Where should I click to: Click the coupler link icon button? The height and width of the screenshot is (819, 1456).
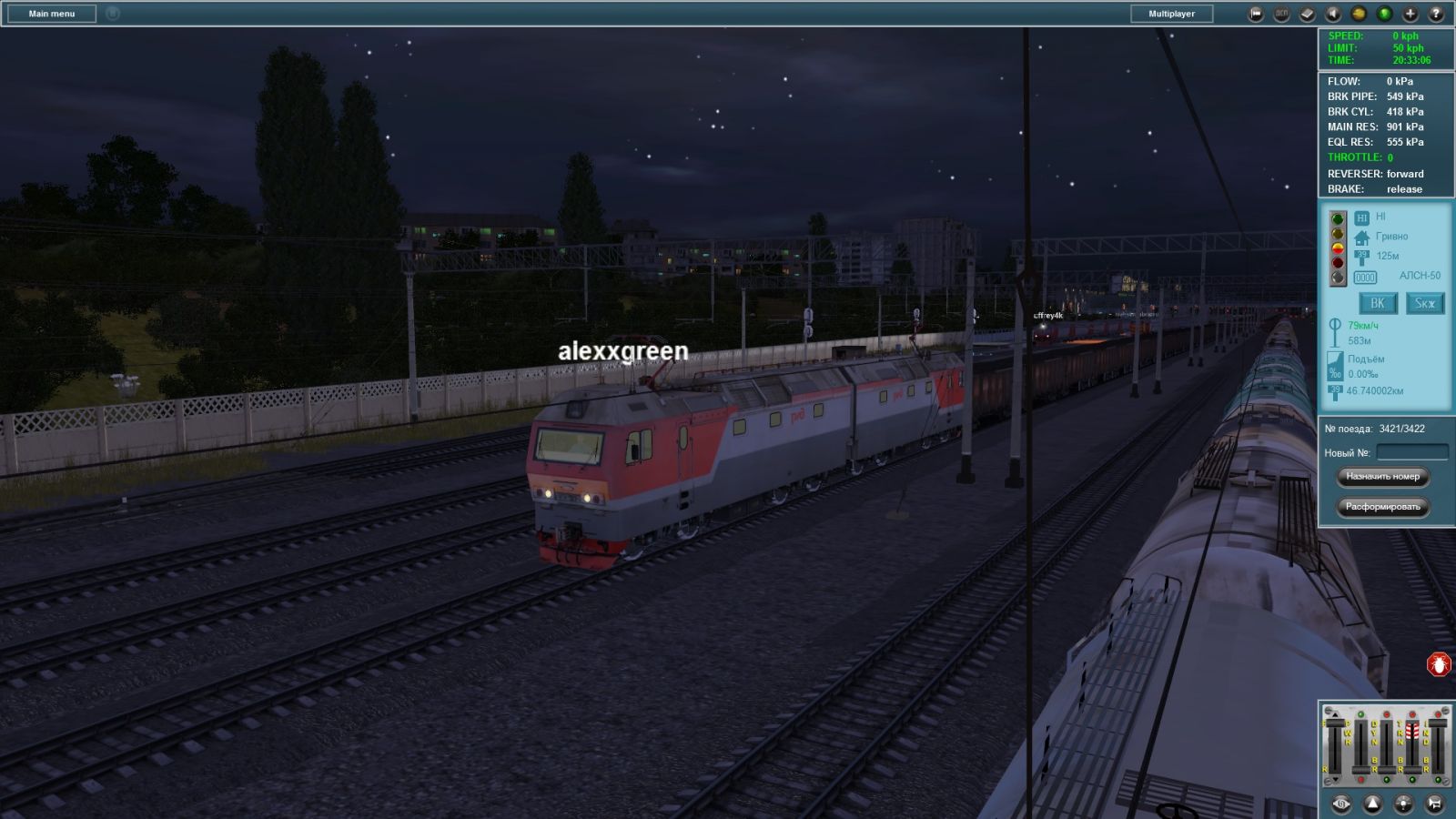[x=1341, y=804]
